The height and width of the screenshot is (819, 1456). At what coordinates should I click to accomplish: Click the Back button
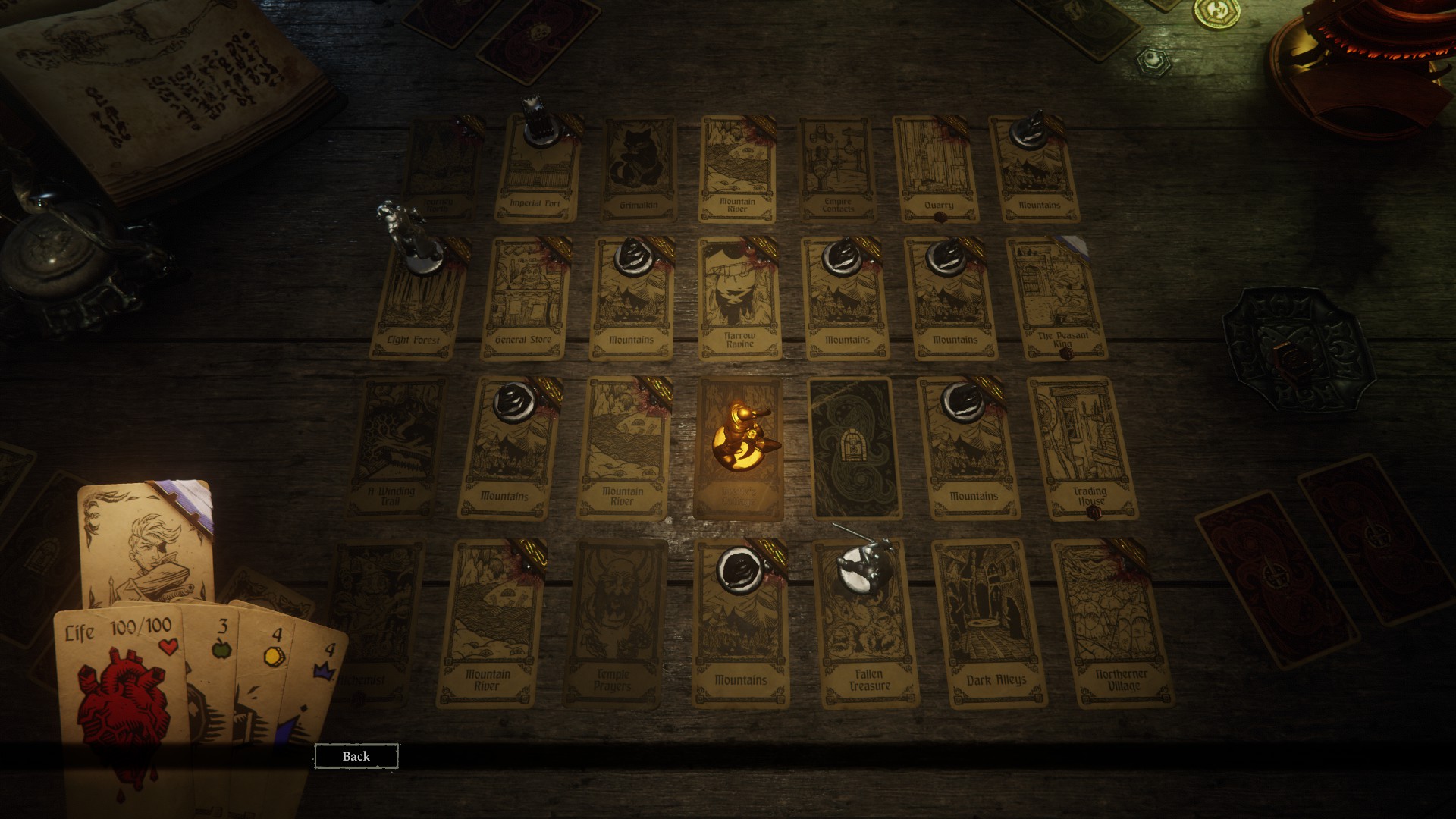(356, 756)
